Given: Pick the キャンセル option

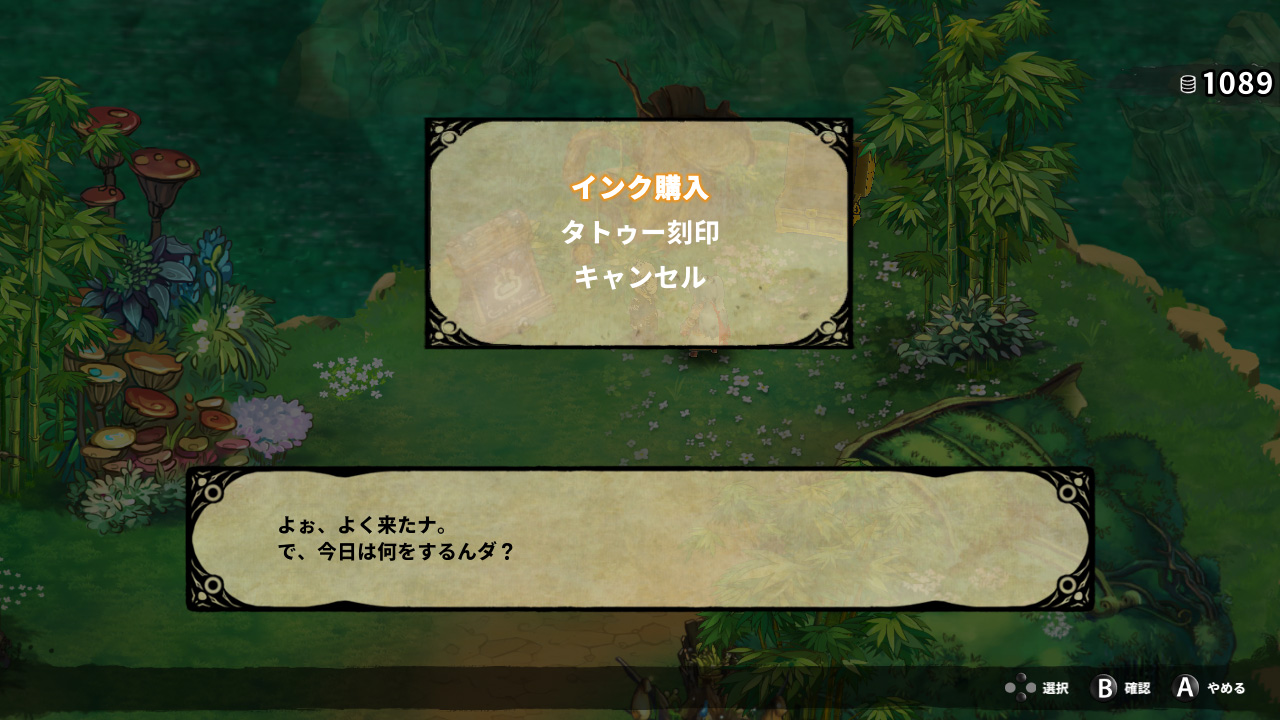Looking at the screenshot, I should (640, 277).
